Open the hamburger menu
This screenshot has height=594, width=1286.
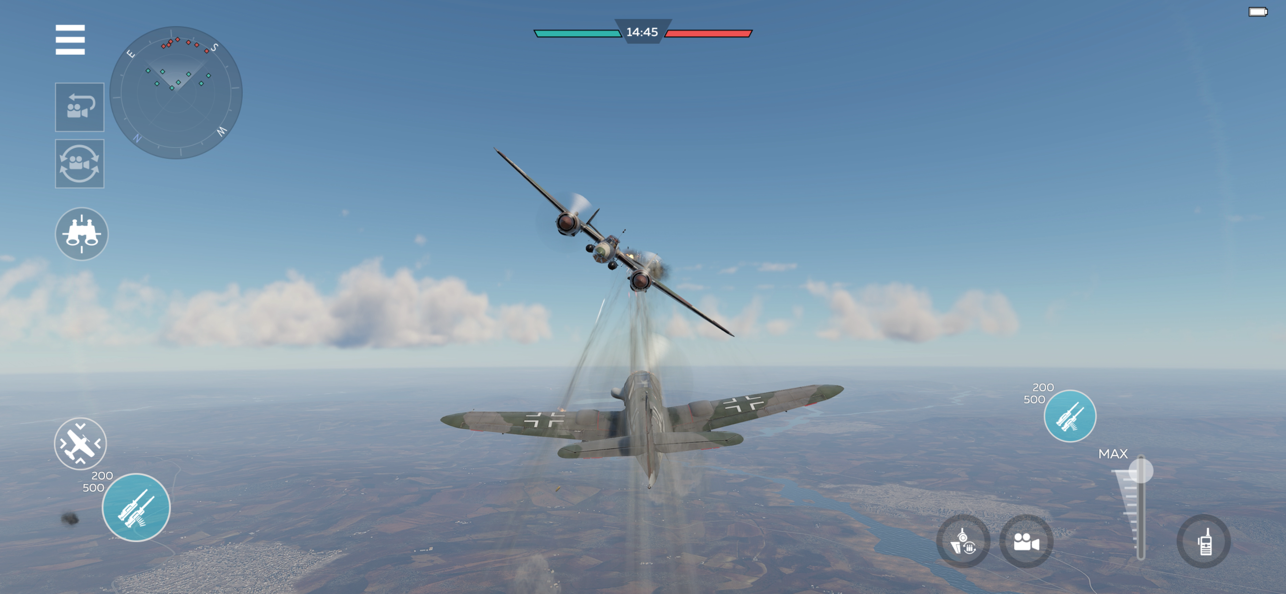pyautogui.click(x=70, y=40)
